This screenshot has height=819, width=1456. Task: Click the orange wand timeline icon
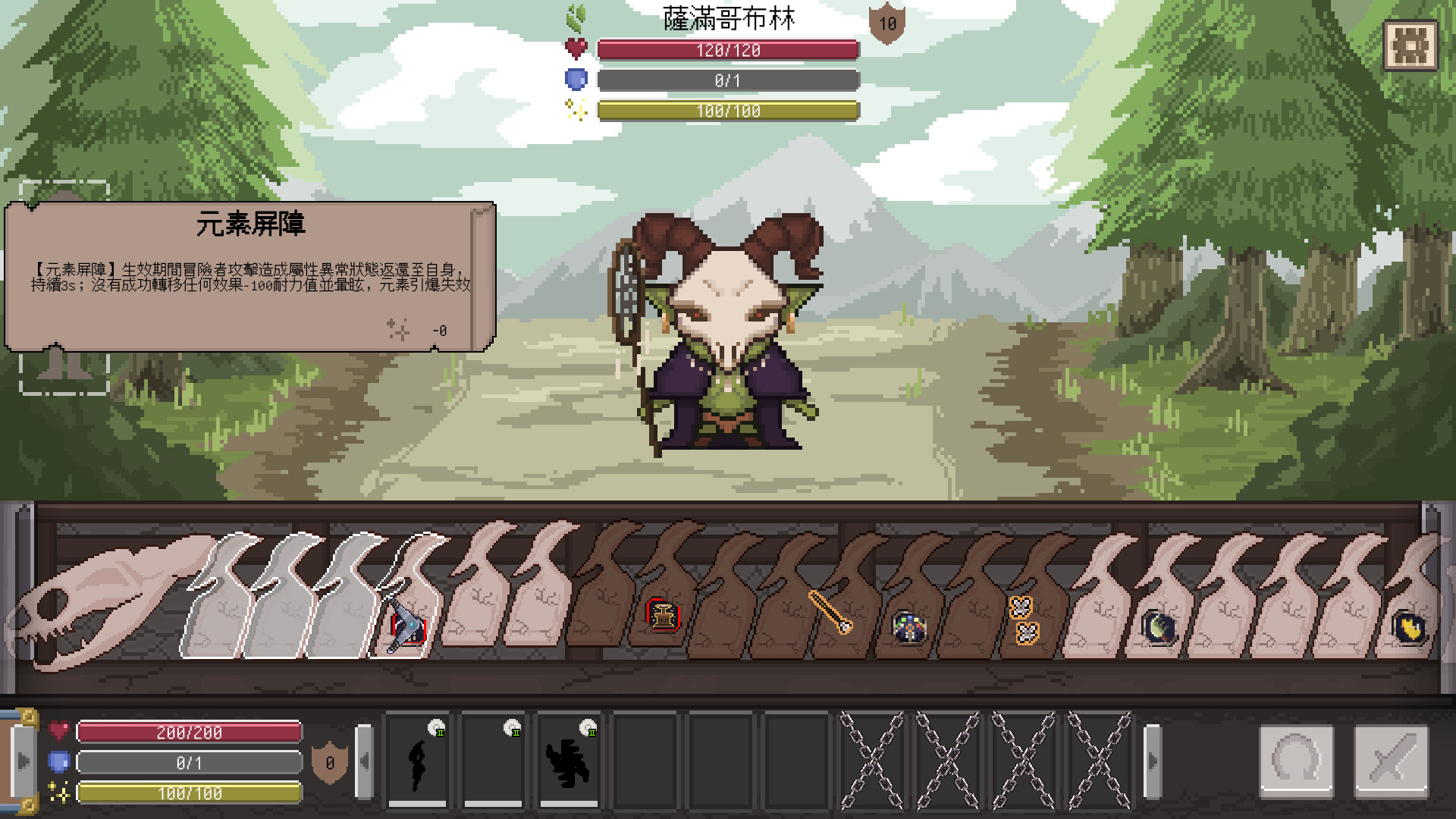pyautogui.click(x=830, y=612)
